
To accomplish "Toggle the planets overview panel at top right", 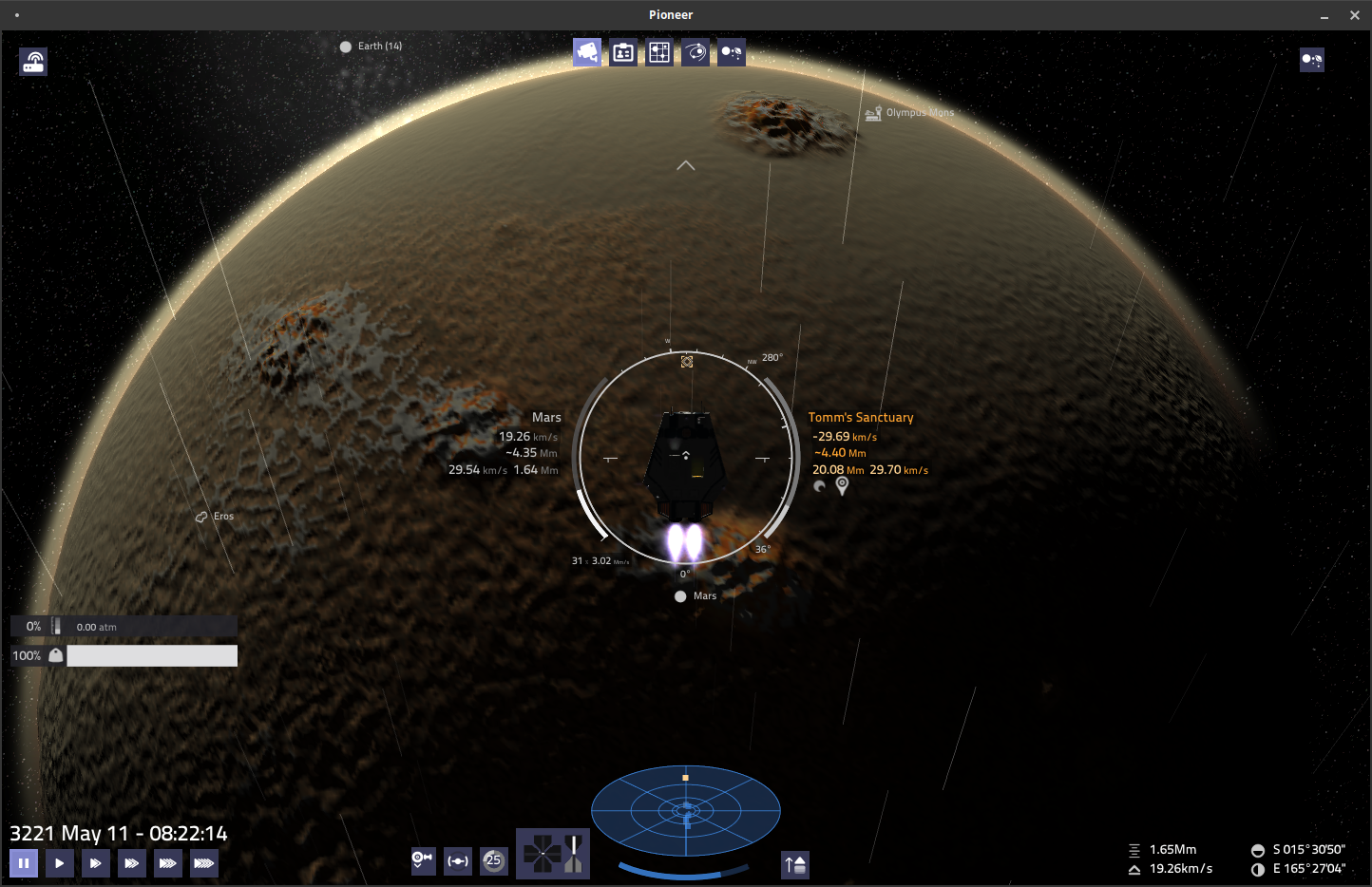I will 1312,60.
